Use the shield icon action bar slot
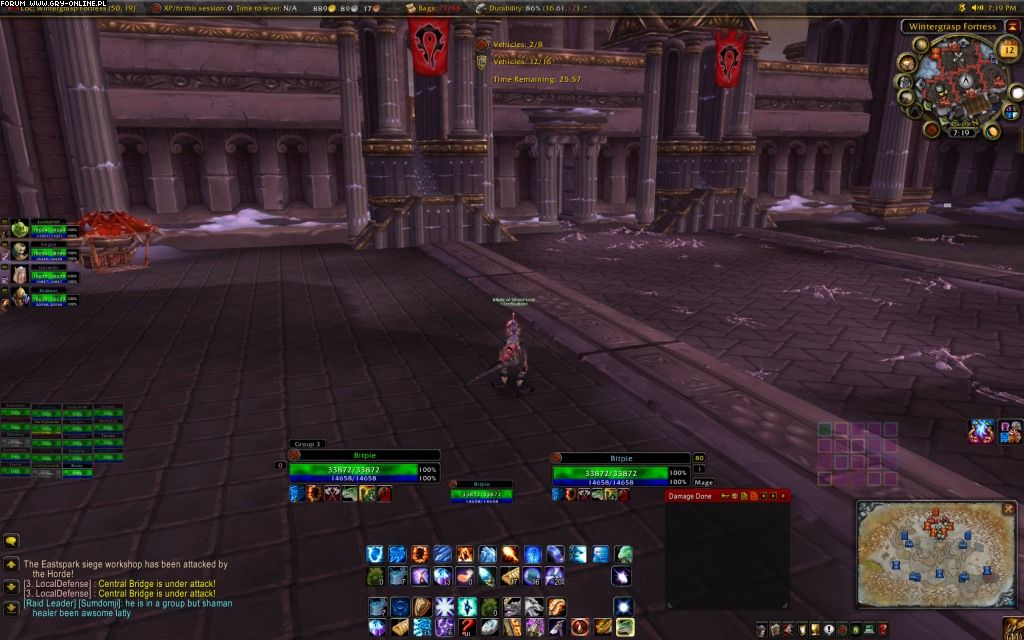The image size is (1024, 640). [x=421, y=606]
